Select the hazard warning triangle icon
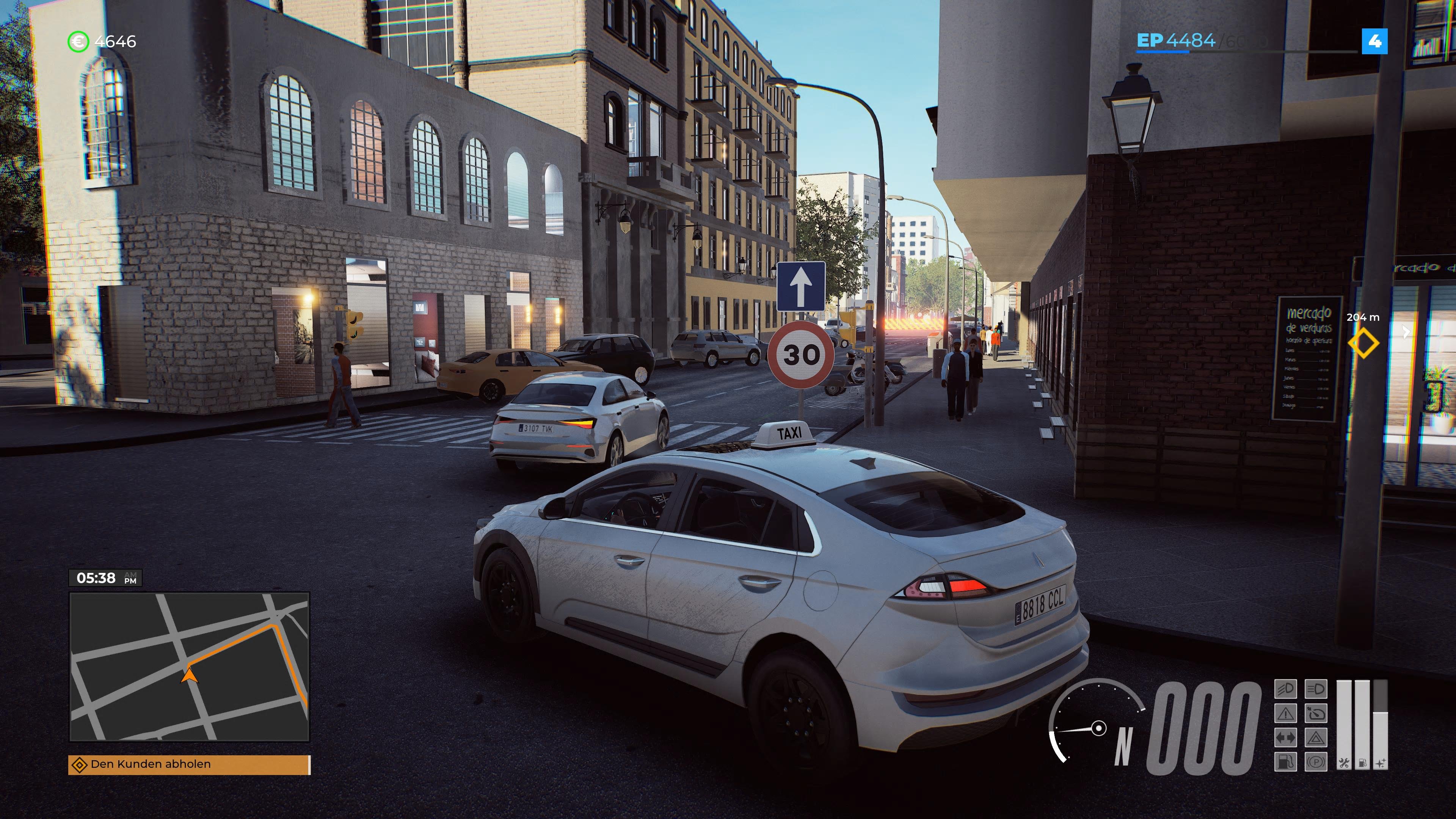Screen dimensions: 1456x819 (x=1316, y=738)
